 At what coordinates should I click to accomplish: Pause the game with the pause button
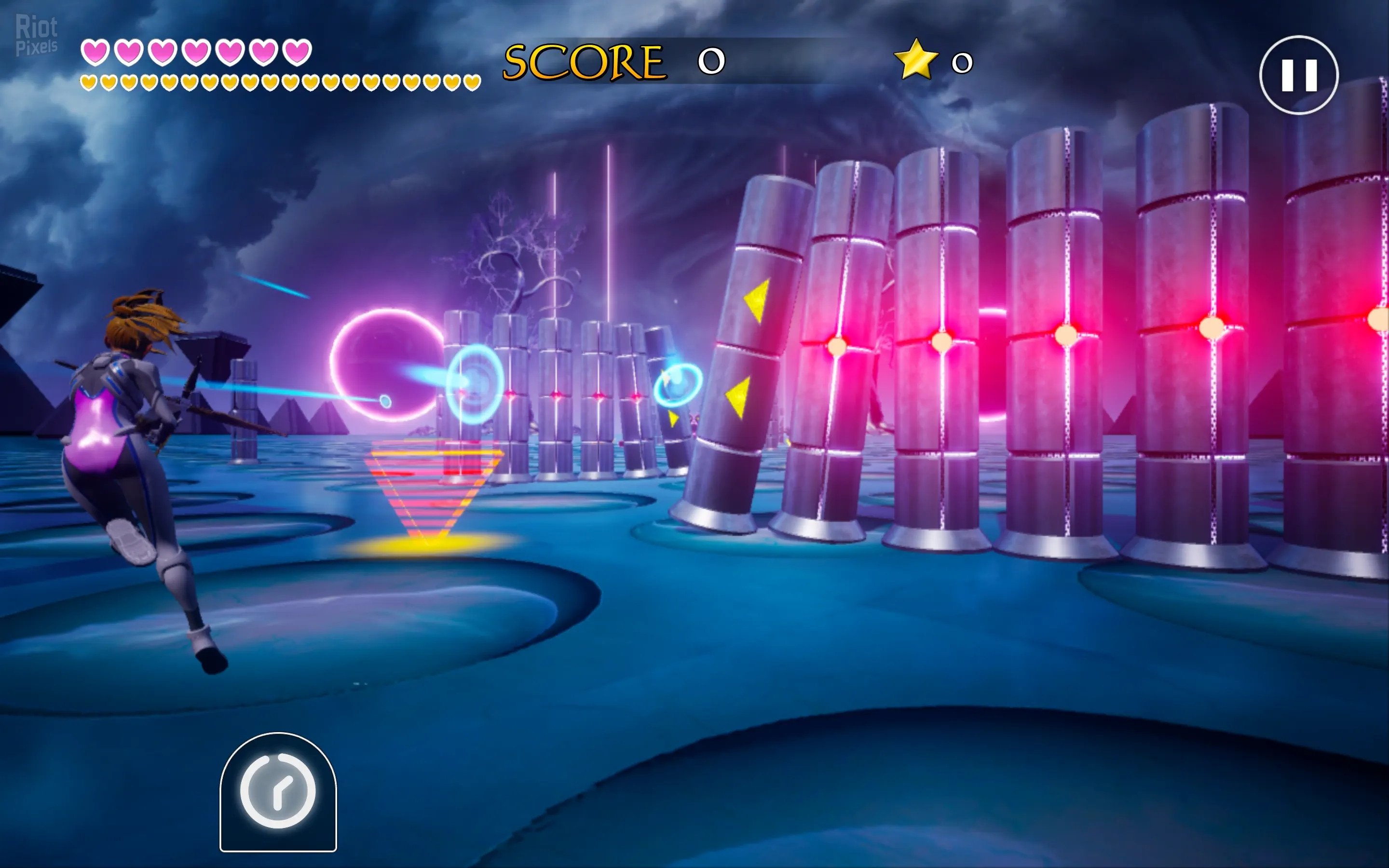(x=1298, y=75)
